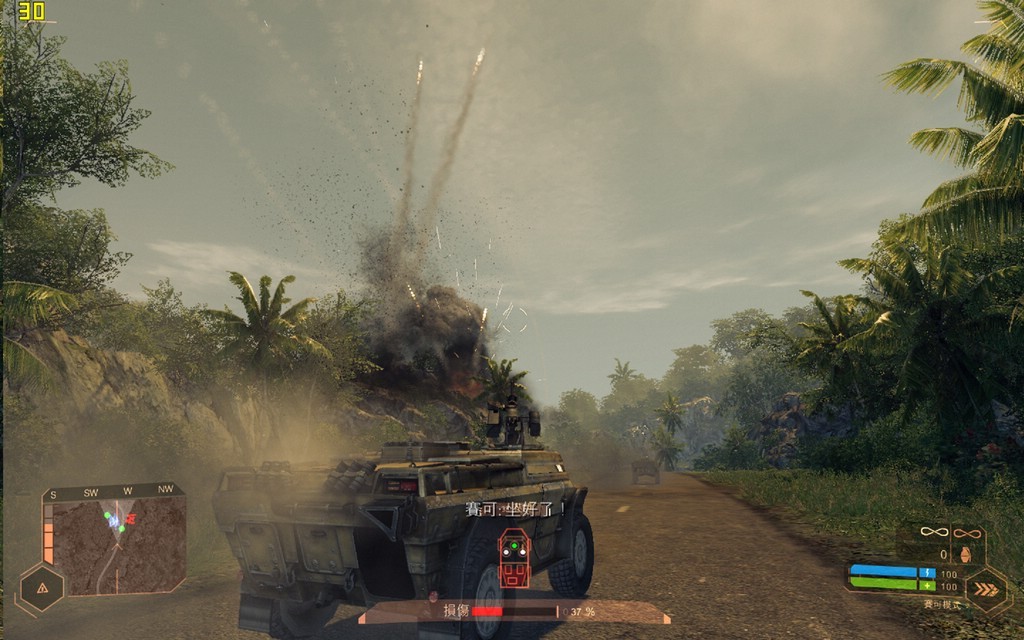Select the speed mode chevron hexagon
This screenshot has height=640, width=1024.
point(986,588)
